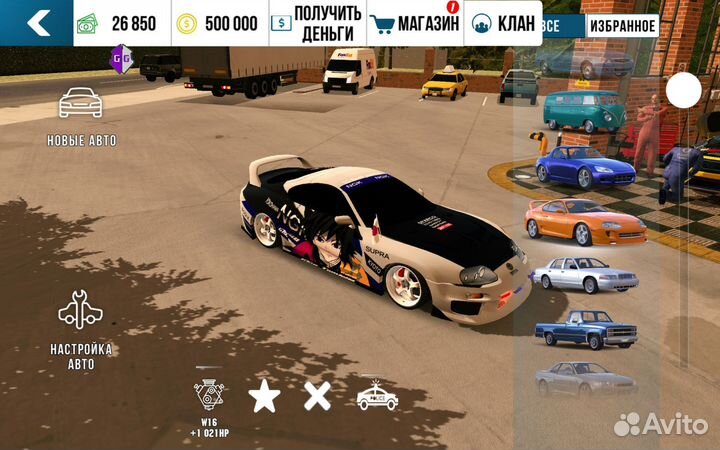Choose the teal van thumbnail

[x=584, y=111]
